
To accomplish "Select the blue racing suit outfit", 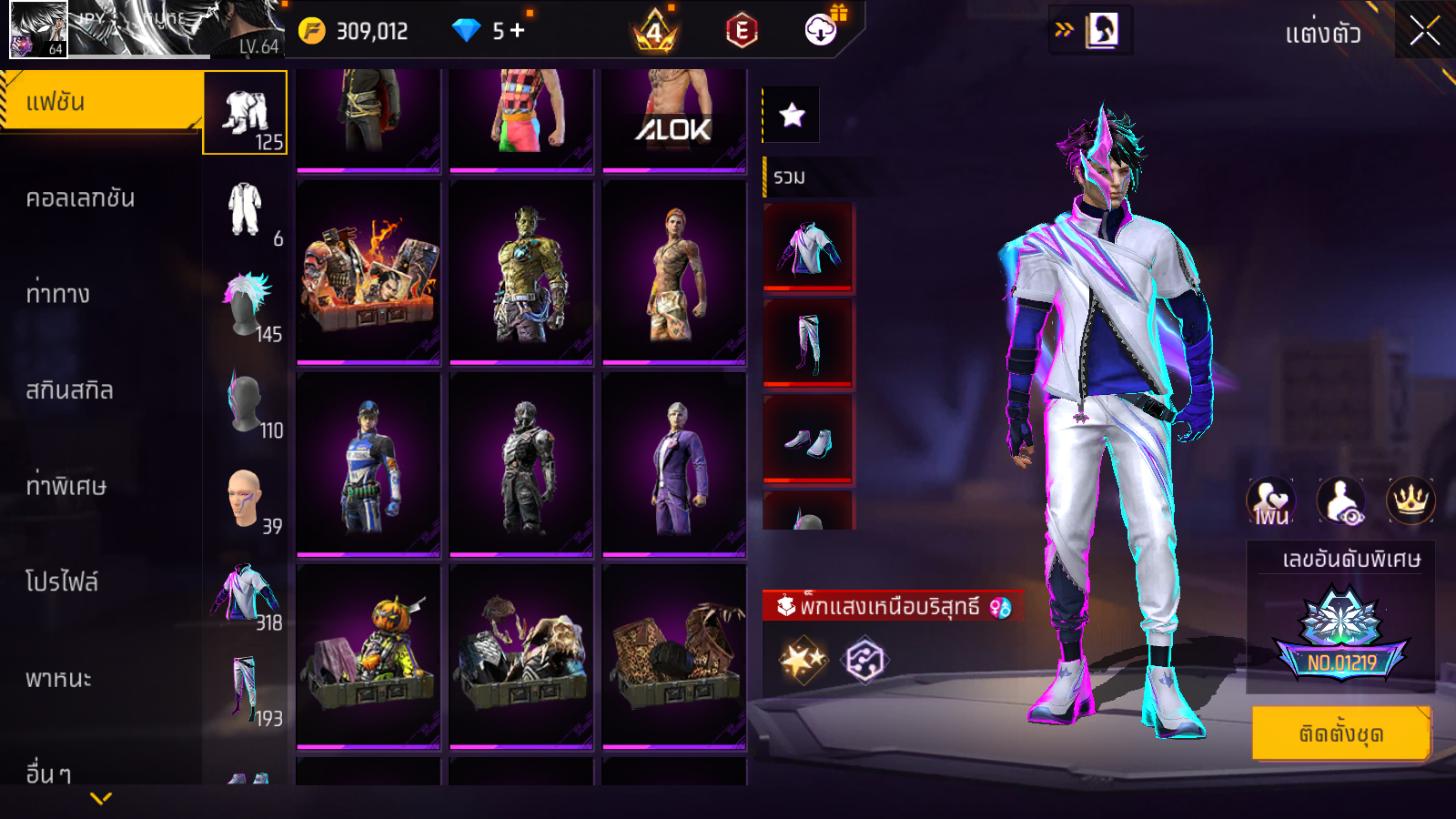I will point(369,464).
